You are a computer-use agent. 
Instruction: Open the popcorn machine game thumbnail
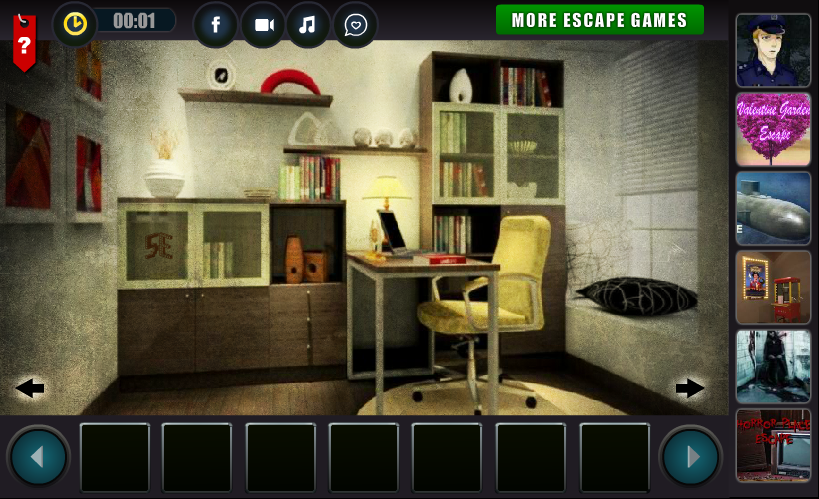click(773, 287)
